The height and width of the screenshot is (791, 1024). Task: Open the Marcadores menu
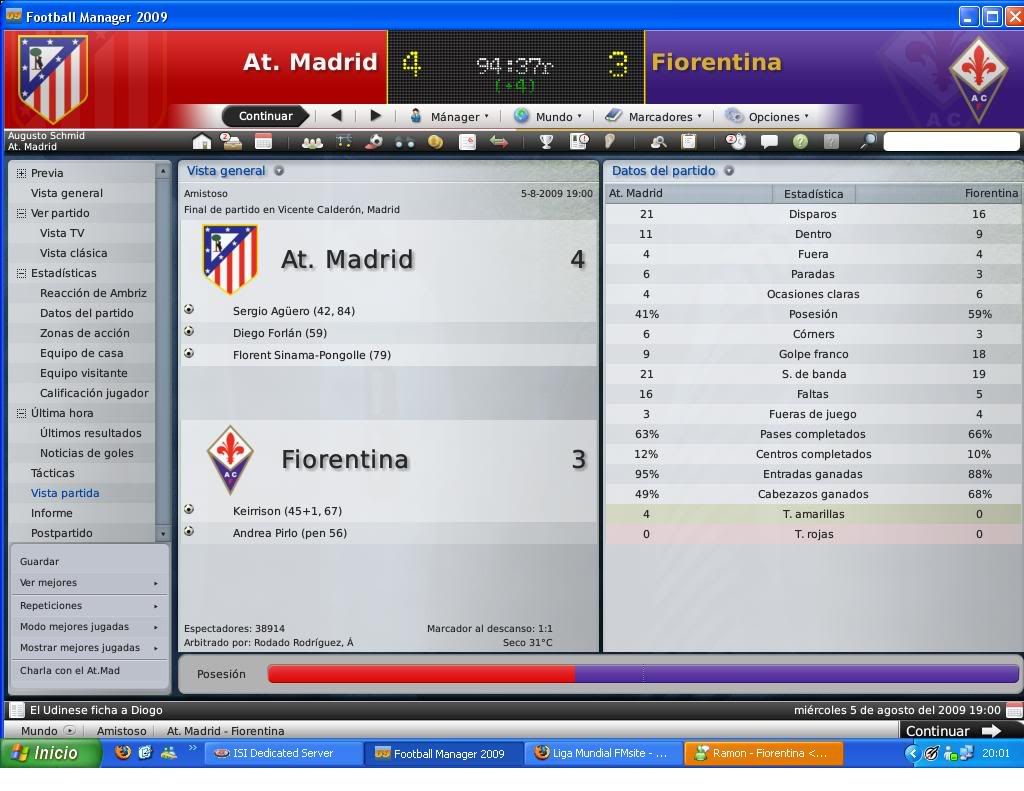(x=660, y=116)
